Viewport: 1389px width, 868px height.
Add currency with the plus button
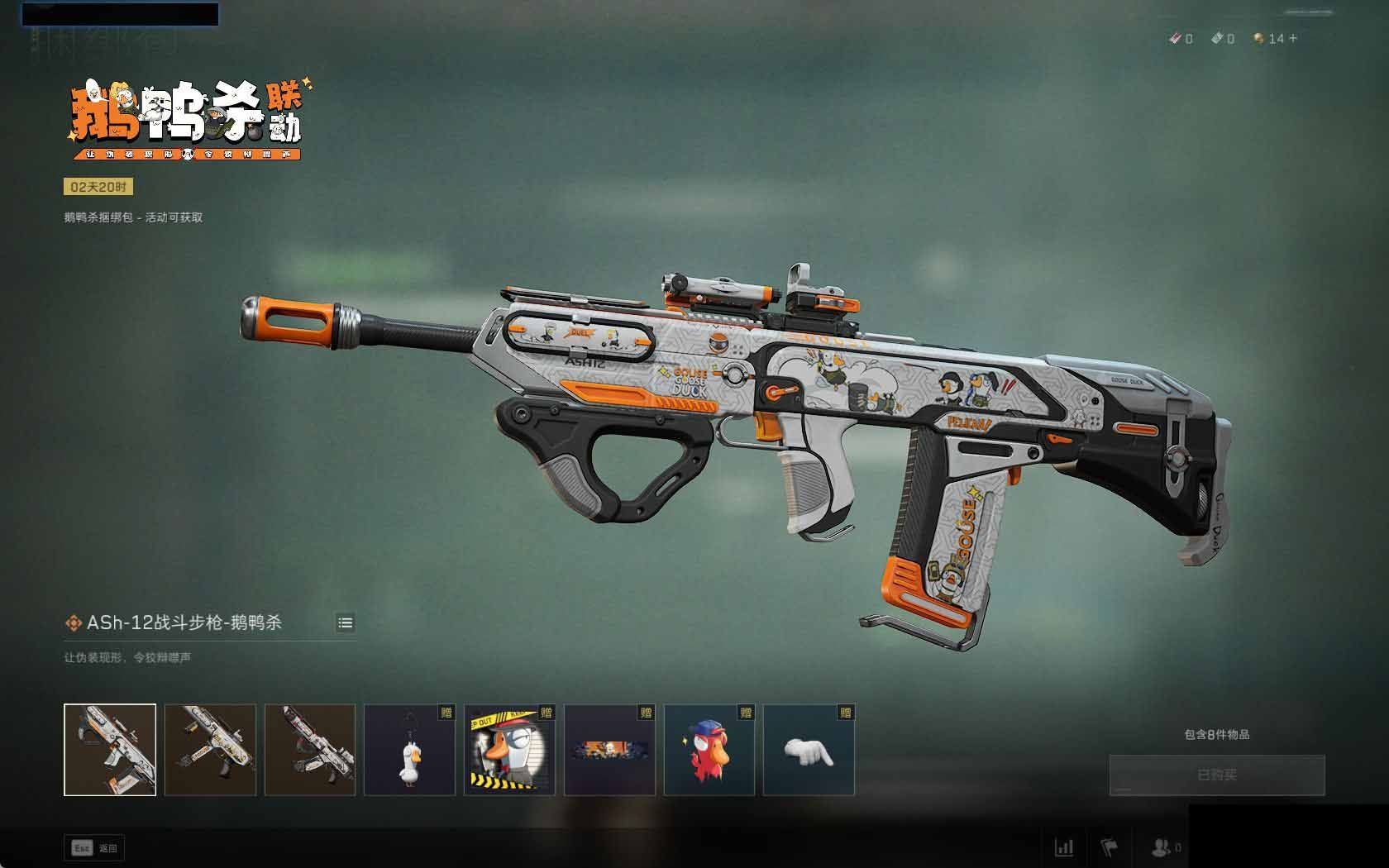coord(1293,38)
